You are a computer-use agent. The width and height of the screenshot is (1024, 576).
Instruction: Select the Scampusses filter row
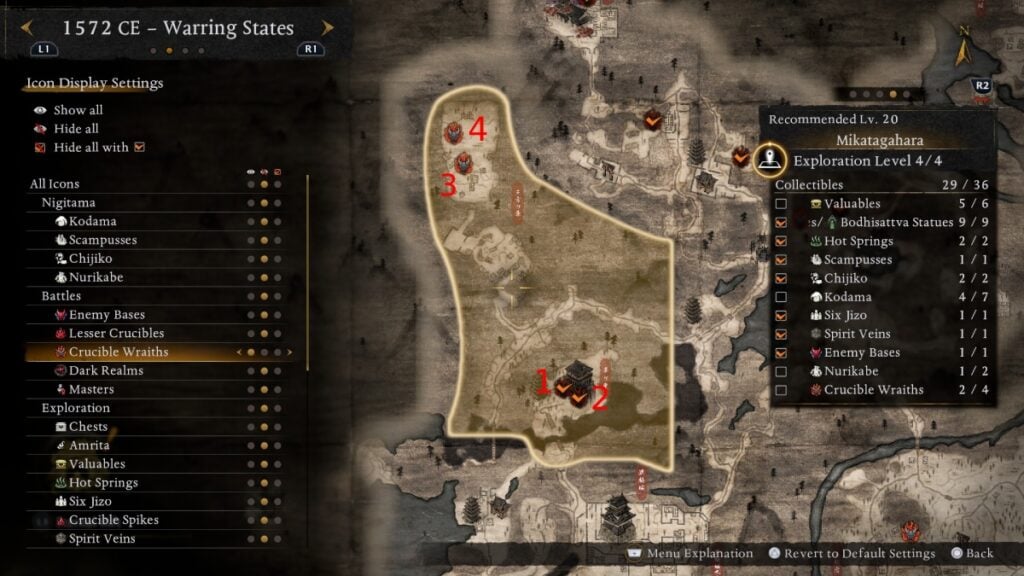pyautogui.click(x=102, y=240)
